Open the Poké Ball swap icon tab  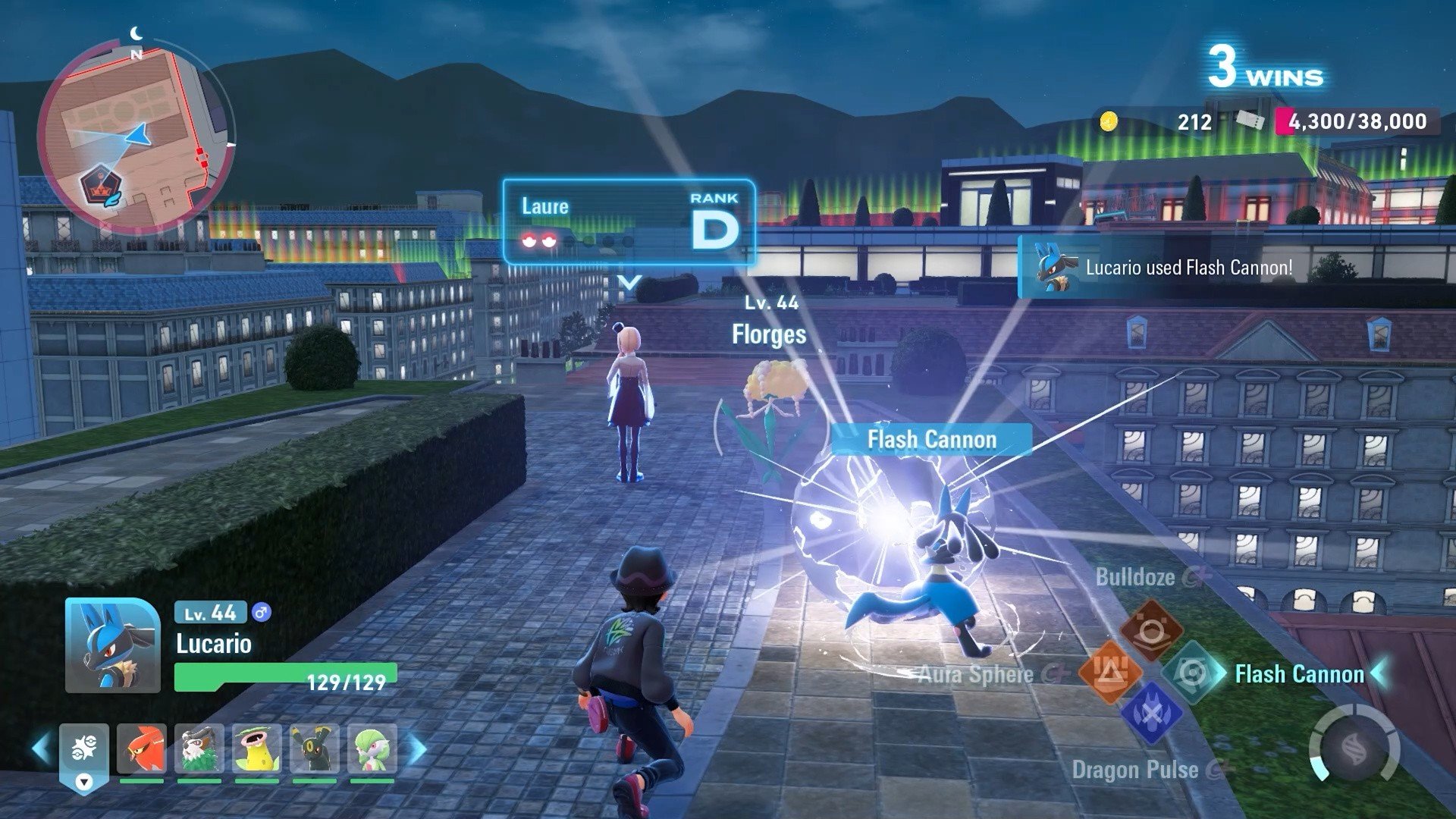(x=84, y=752)
